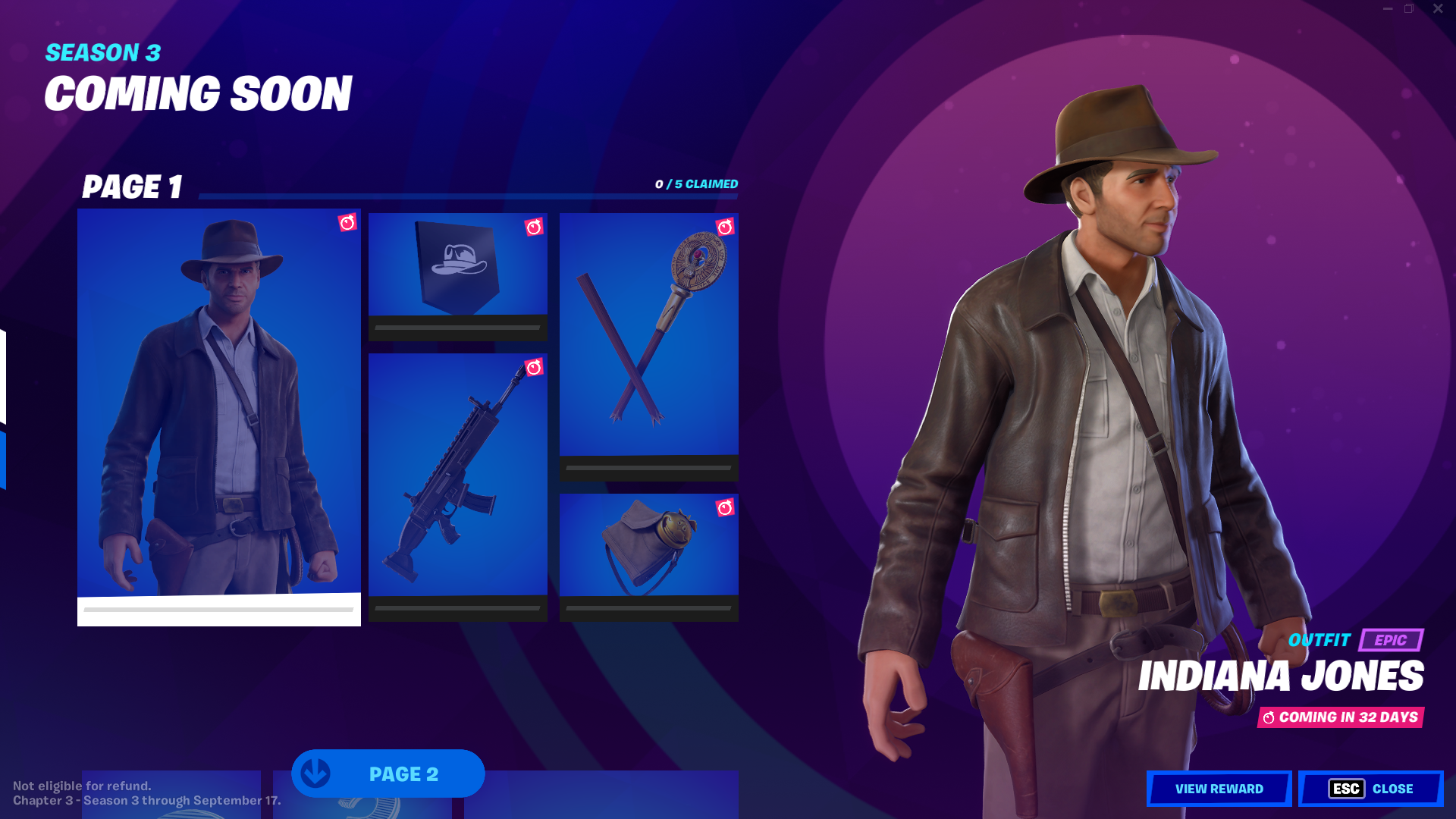Click the timer icon on the Indiana Jones outfit tile

tap(347, 224)
